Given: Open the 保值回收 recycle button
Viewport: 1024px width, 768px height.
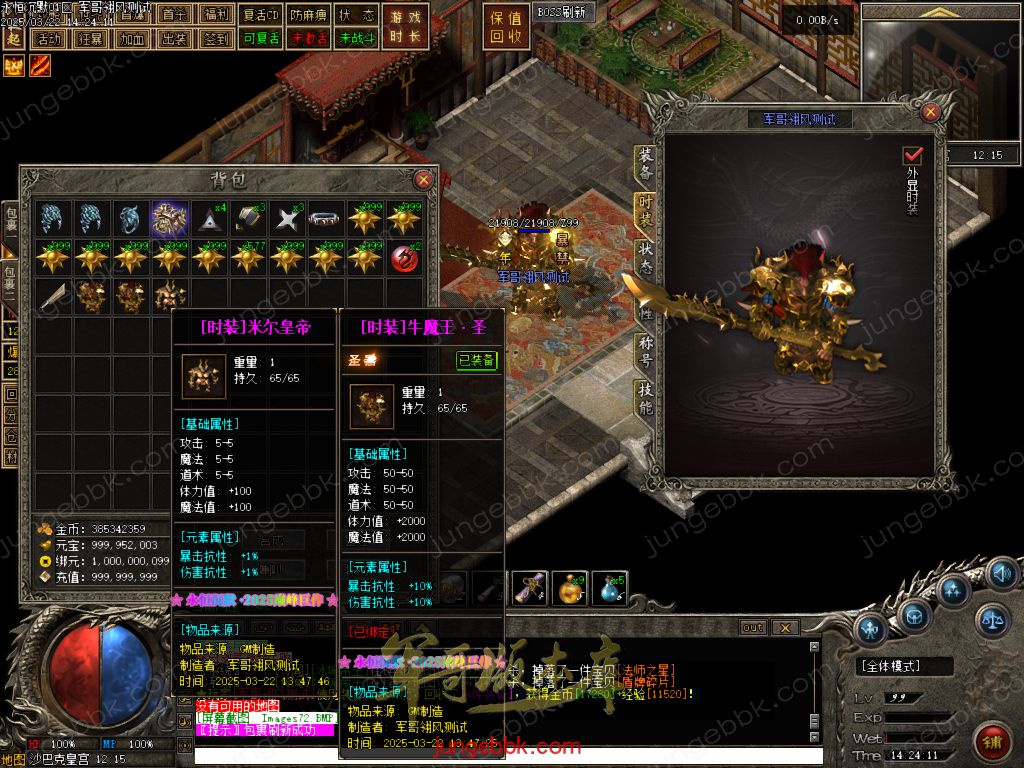Looking at the screenshot, I should point(507,27).
